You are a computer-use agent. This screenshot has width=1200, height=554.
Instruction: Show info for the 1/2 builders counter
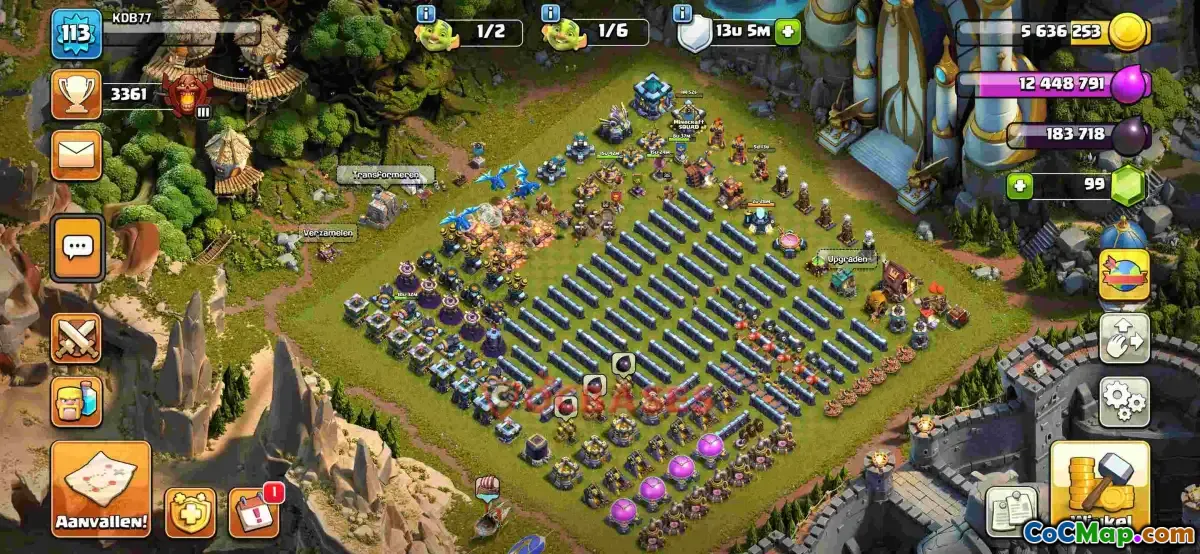point(426,14)
